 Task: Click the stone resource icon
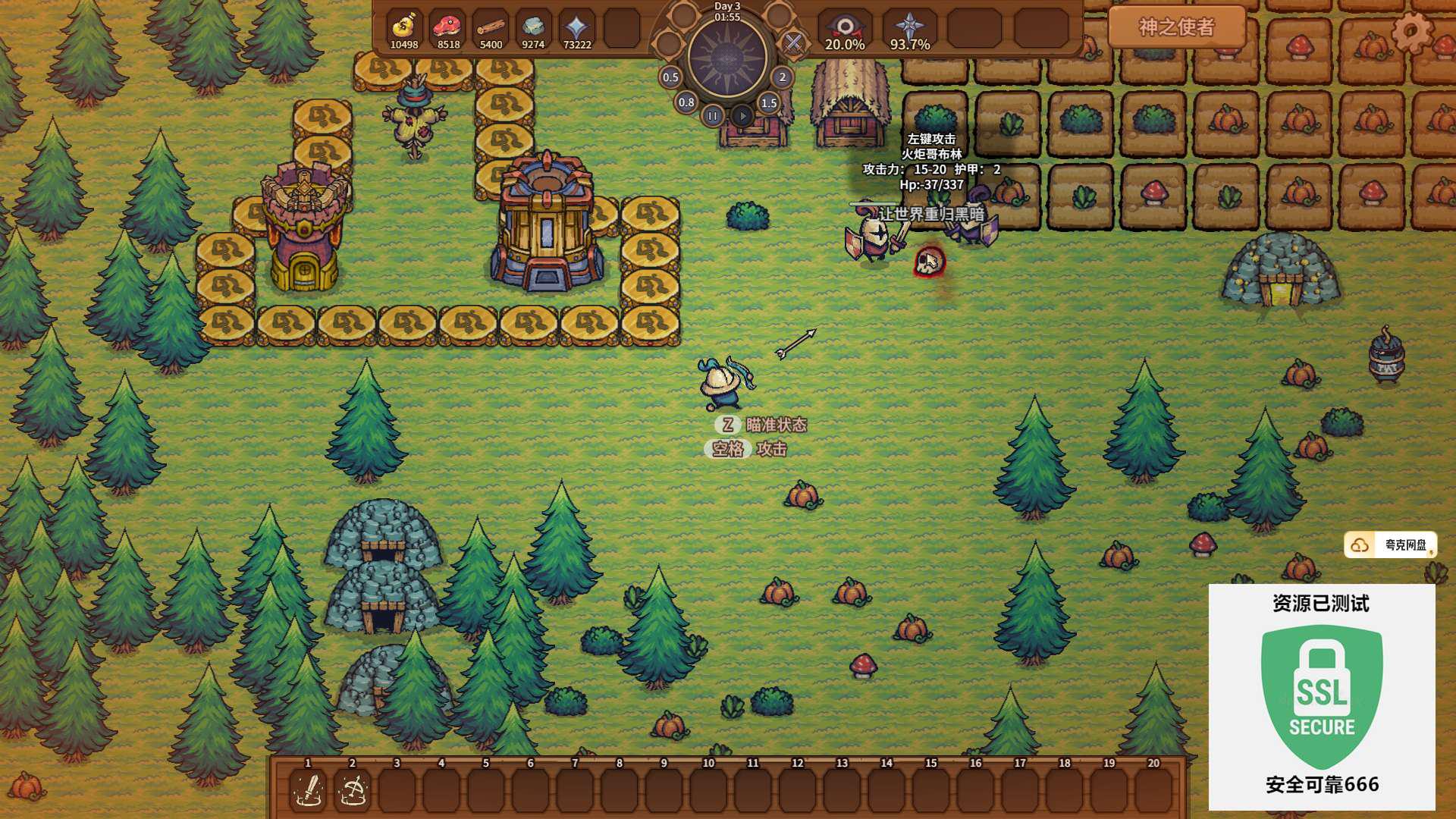533,27
